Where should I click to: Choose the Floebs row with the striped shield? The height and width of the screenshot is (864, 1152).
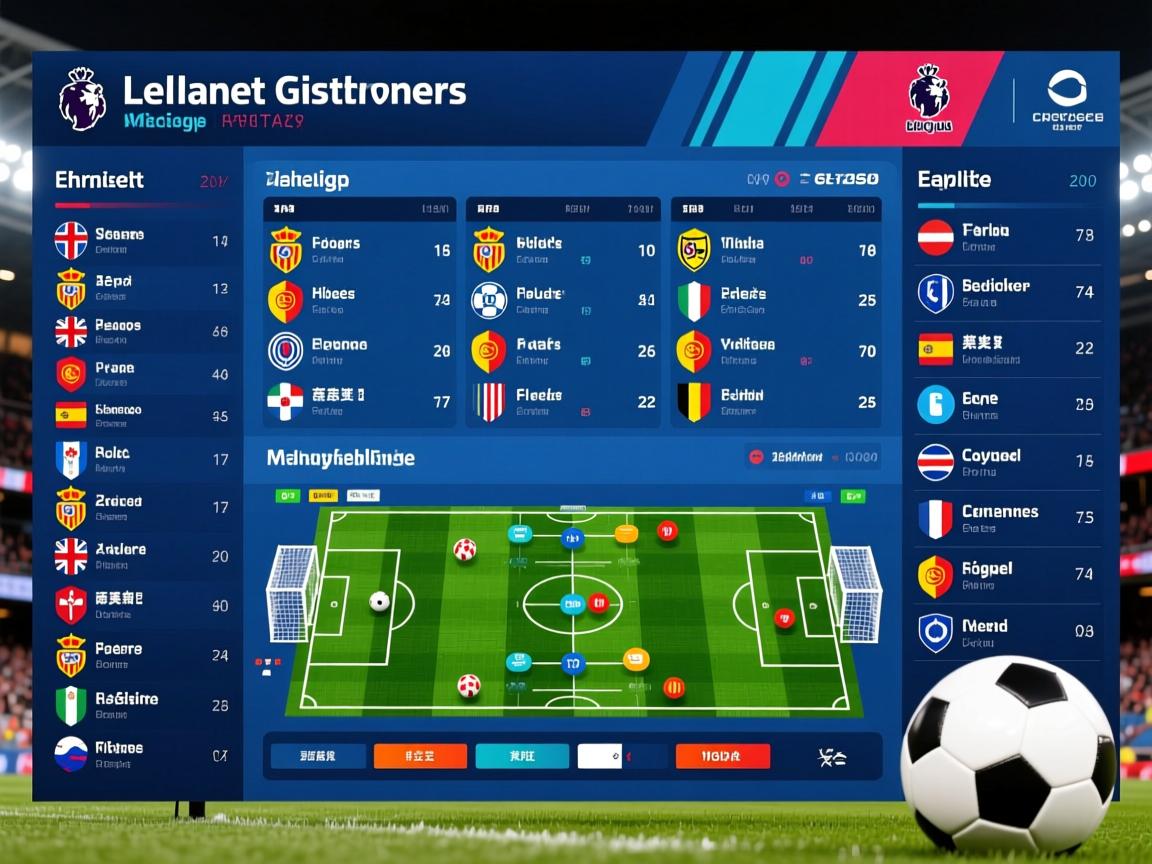(562, 402)
